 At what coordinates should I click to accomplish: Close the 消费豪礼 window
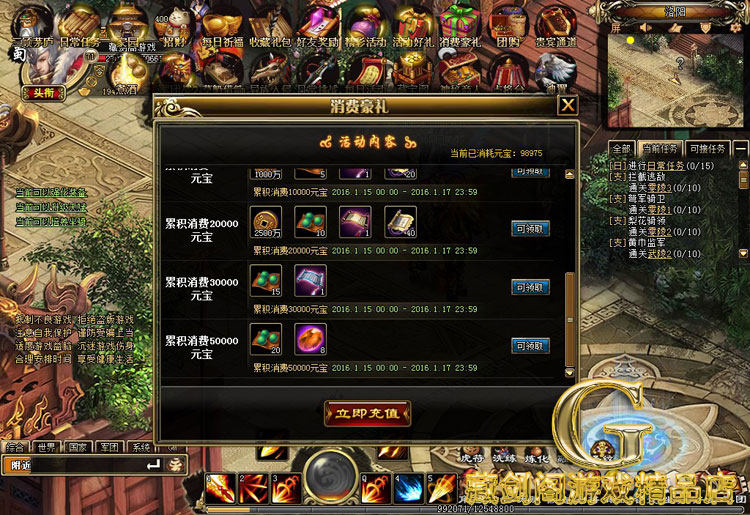pyautogui.click(x=568, y=105)
